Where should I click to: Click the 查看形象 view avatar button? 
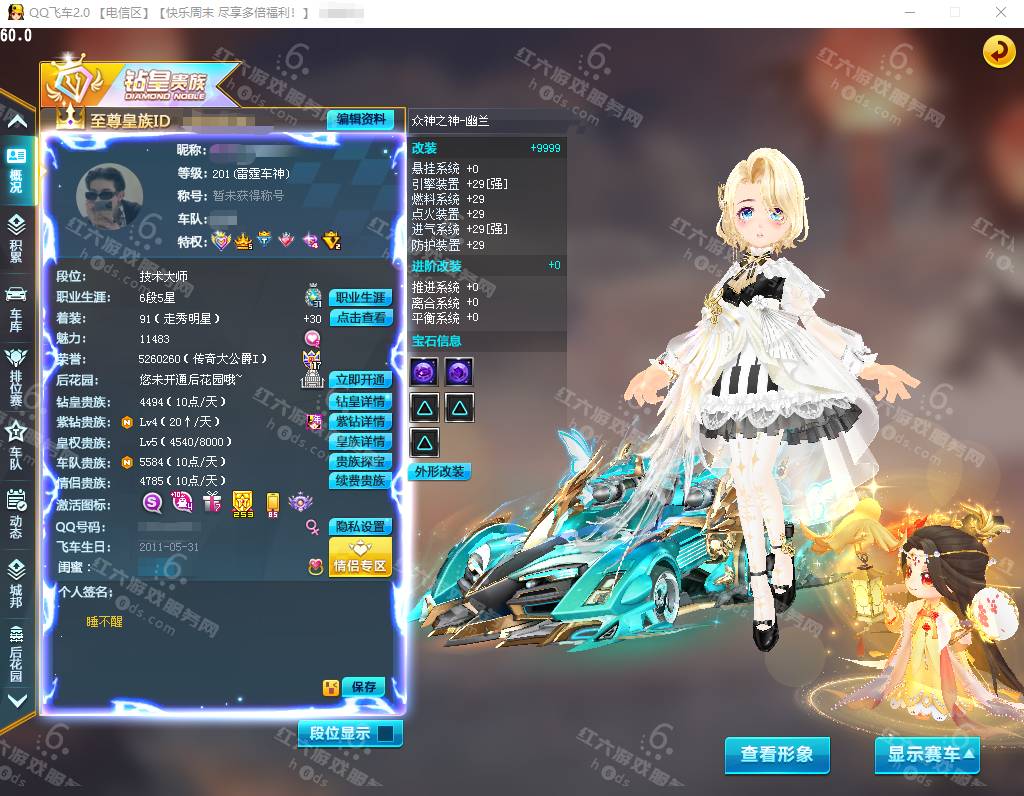(x=776, y=755)
